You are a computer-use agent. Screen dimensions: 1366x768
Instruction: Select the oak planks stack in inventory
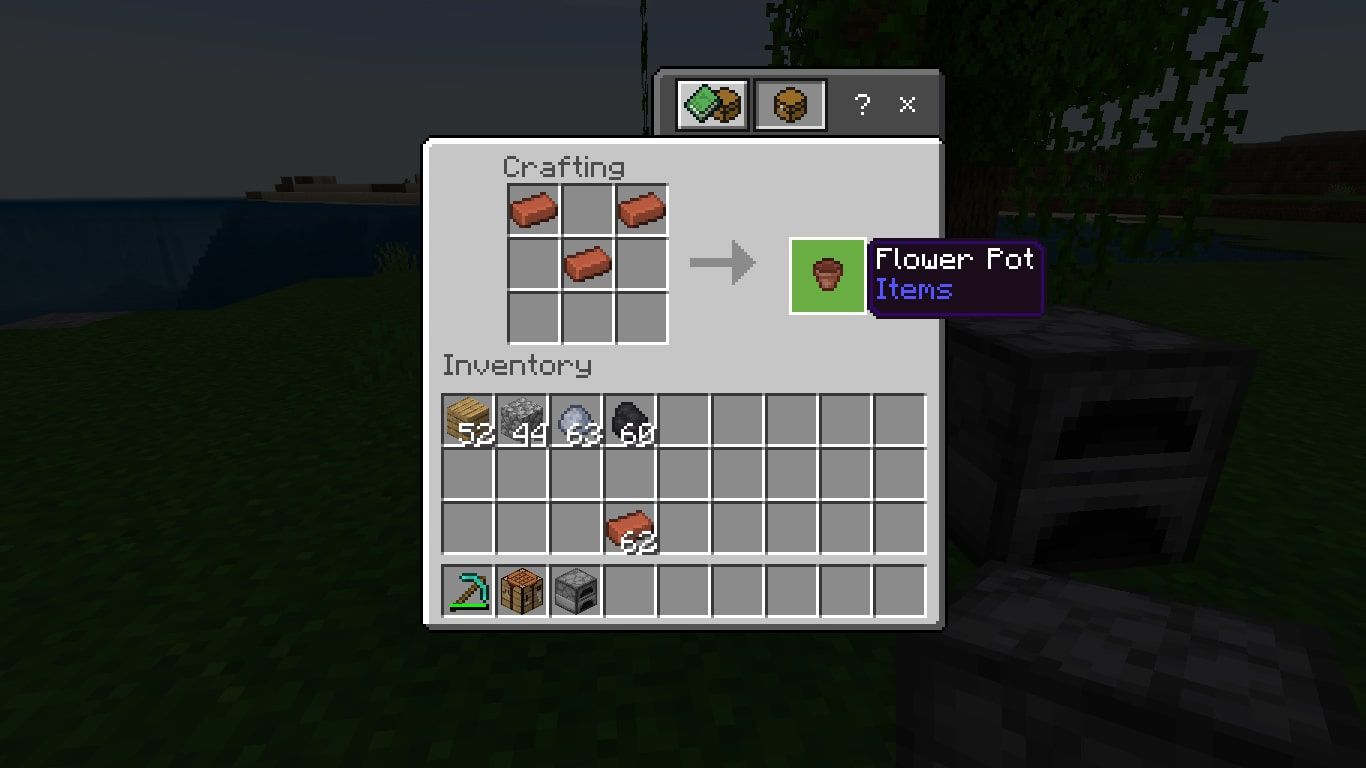[x=467, y=420]
